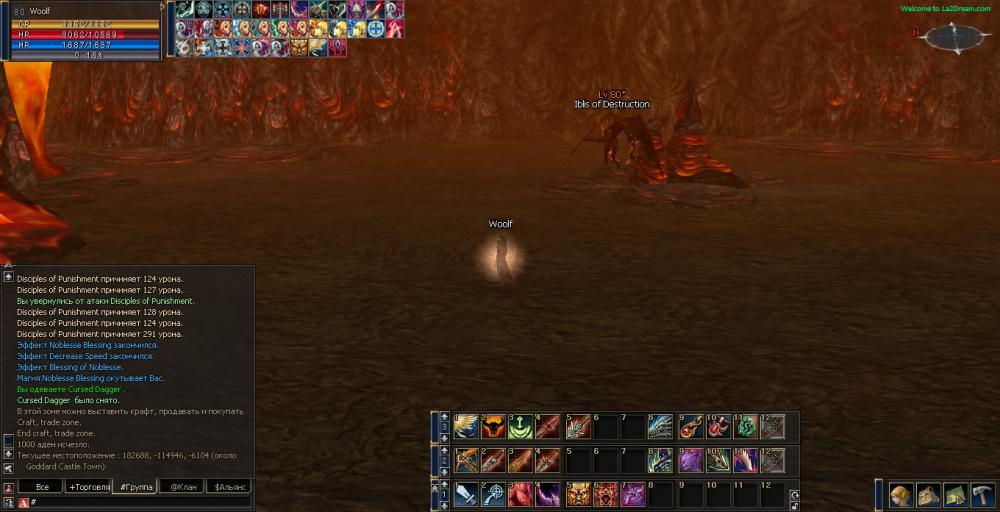Activate the green anchor skill icon
Image resolution: width=1000 pixels, height=512 pixels.
(x=520, y=427)
